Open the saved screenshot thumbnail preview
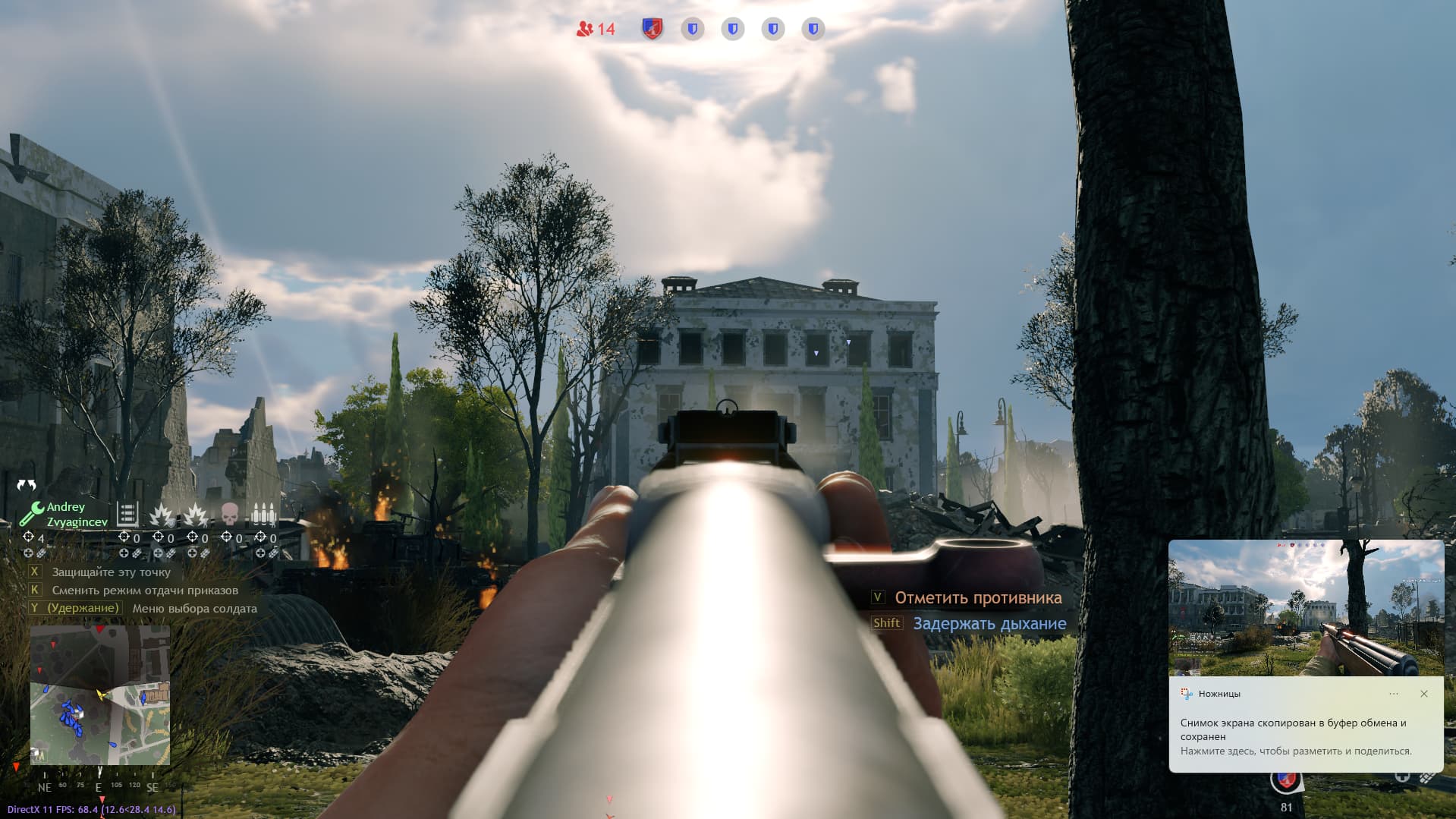The width and height of the screenshot is (1456, 819). [1305, 607]
